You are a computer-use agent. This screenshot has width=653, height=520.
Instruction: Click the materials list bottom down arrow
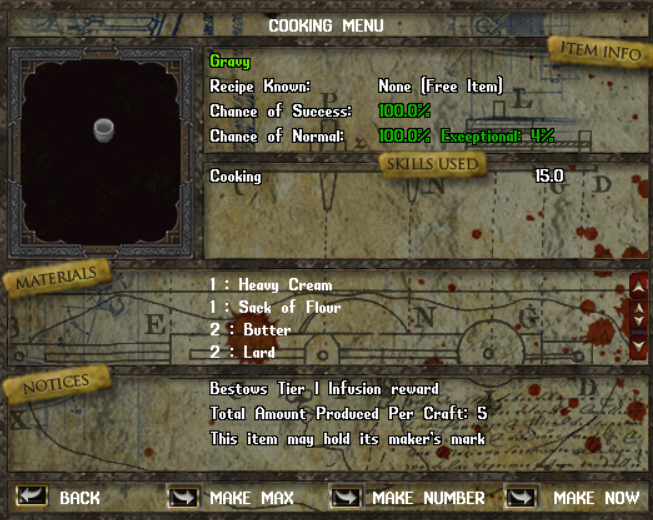pos(639,347)
